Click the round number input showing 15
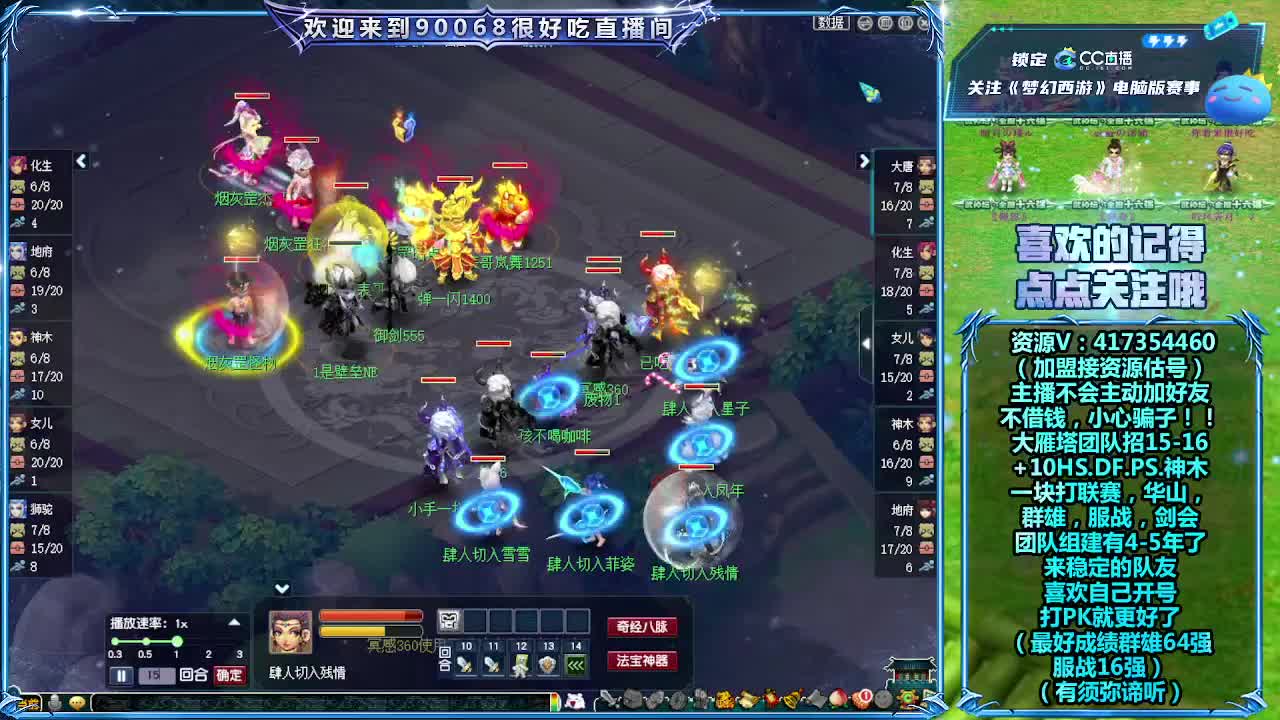The height and width of the screenshot is (720, 1280). click(156, 674)
